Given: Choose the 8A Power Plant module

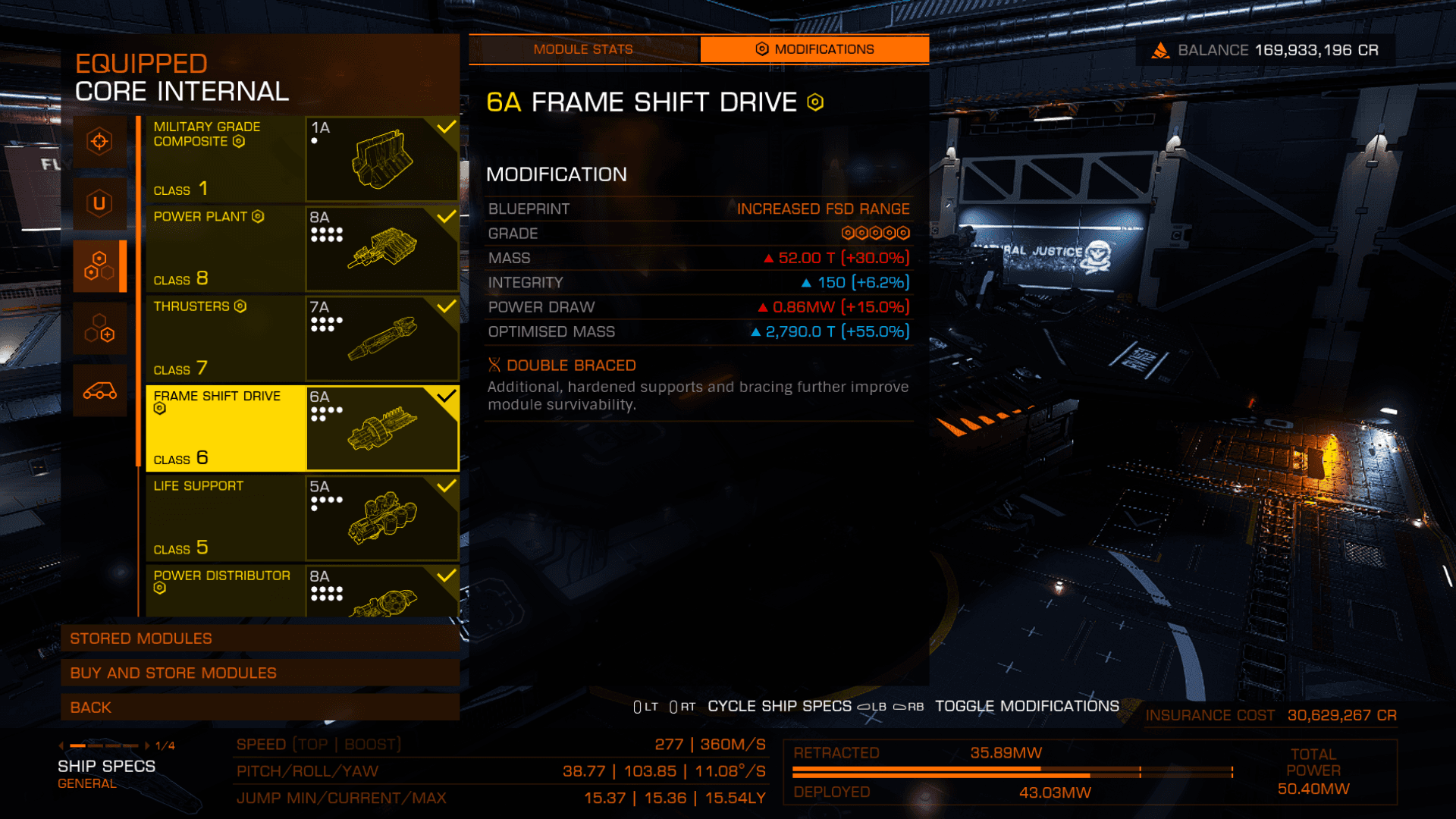Looking at the screenshot, I should pyautogui.click(x=302, y=248).
